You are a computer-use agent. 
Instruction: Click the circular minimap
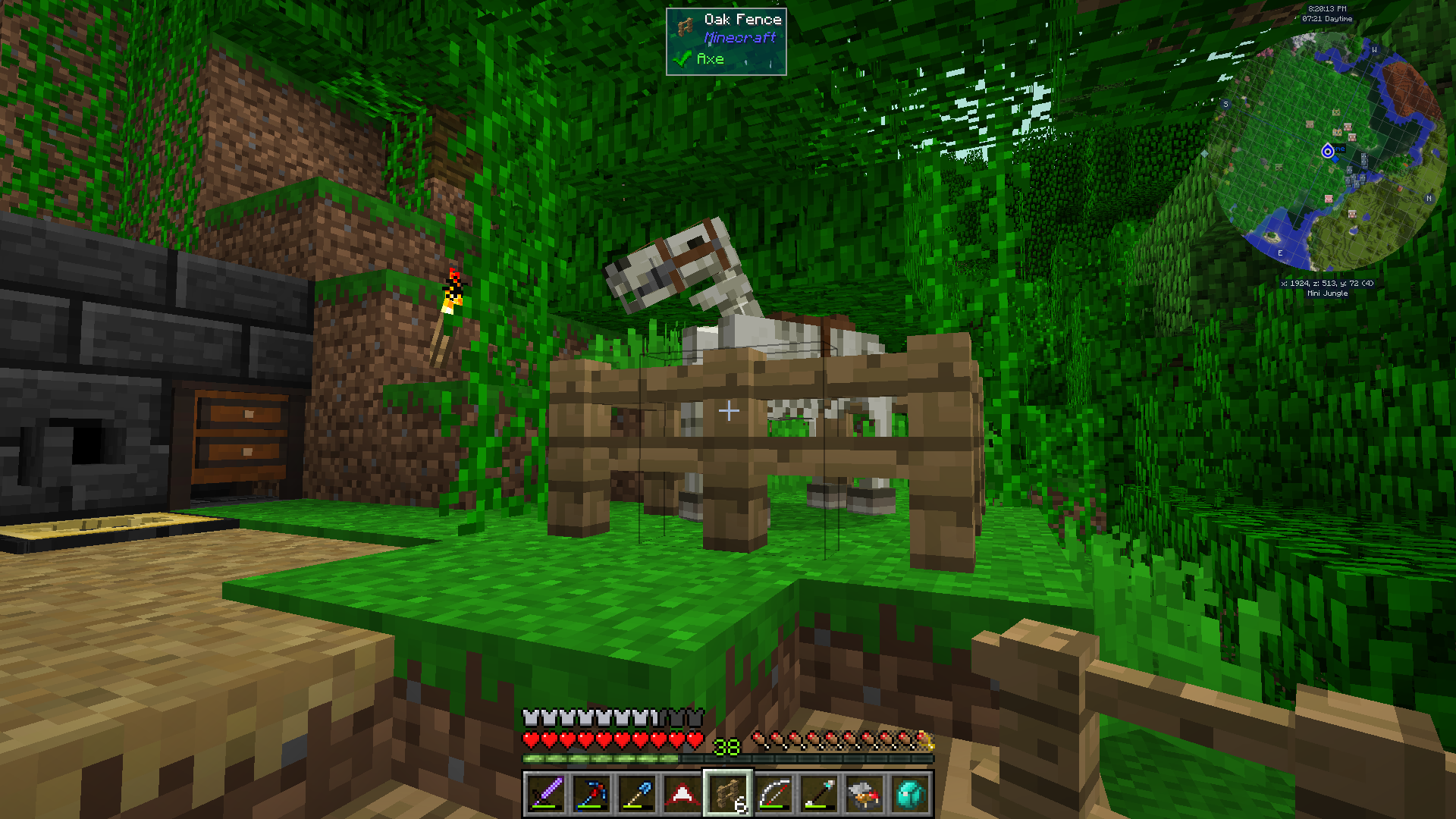pos(1327,152)
